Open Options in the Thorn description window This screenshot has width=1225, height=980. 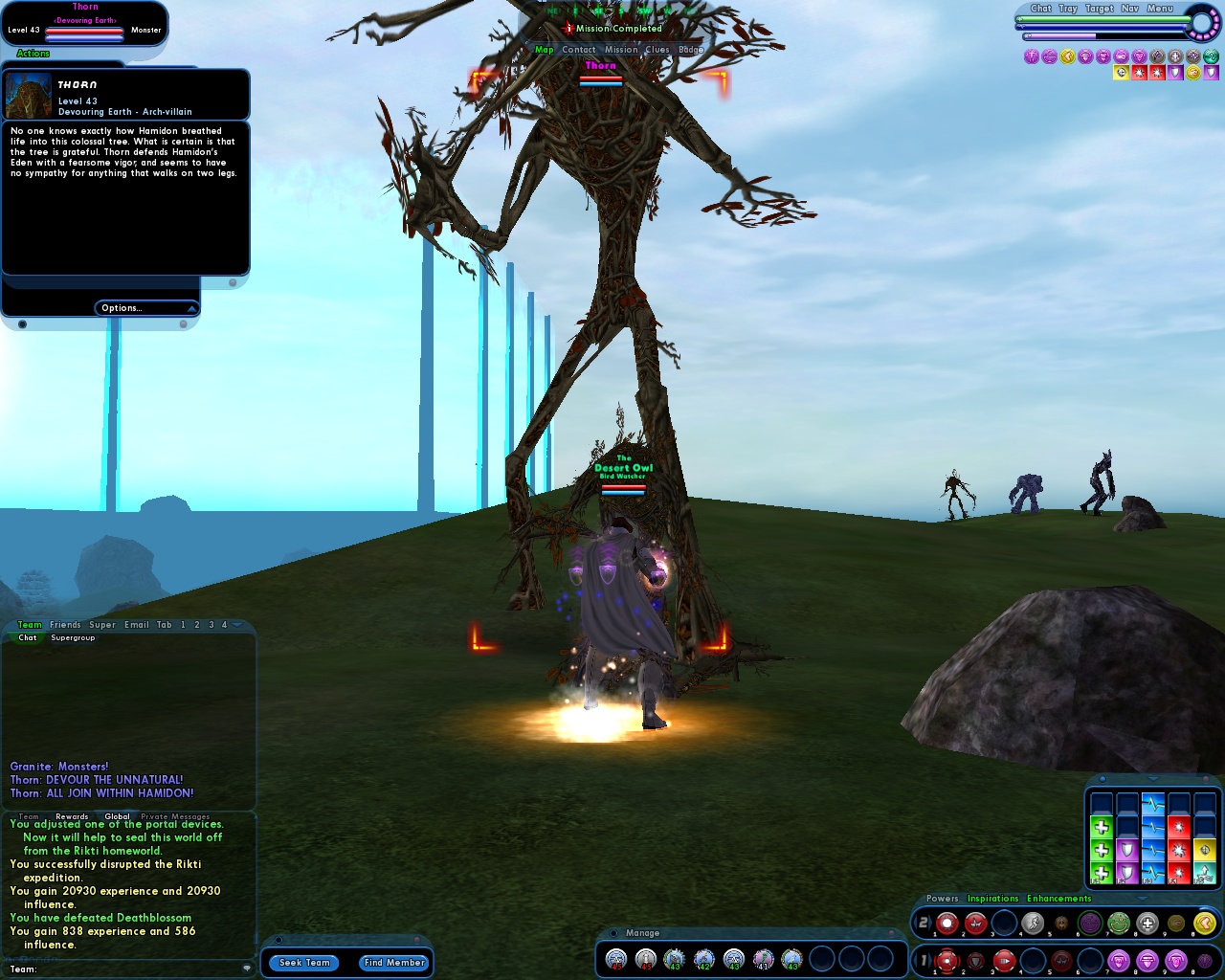[x=122, y=307]
